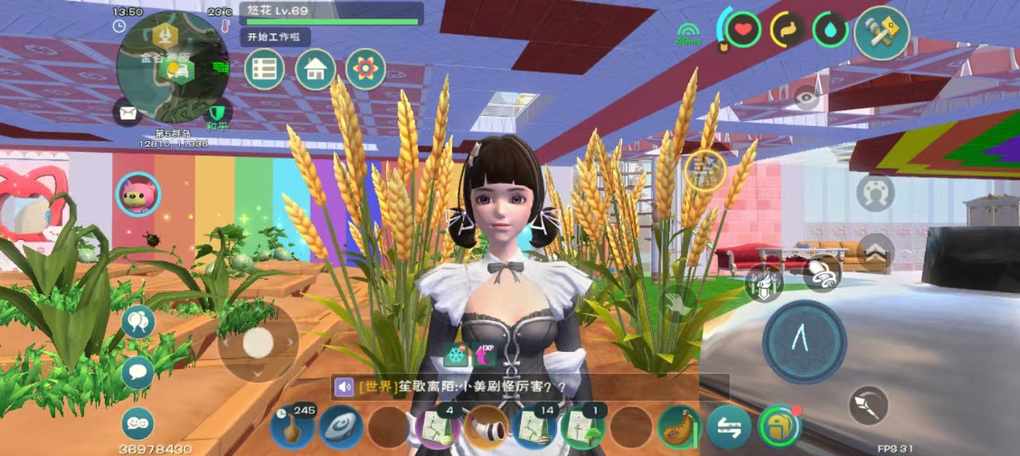Tap the green shield peace mode icon
This screenshot has width=1020, height=456.
[x=217, y=111]
